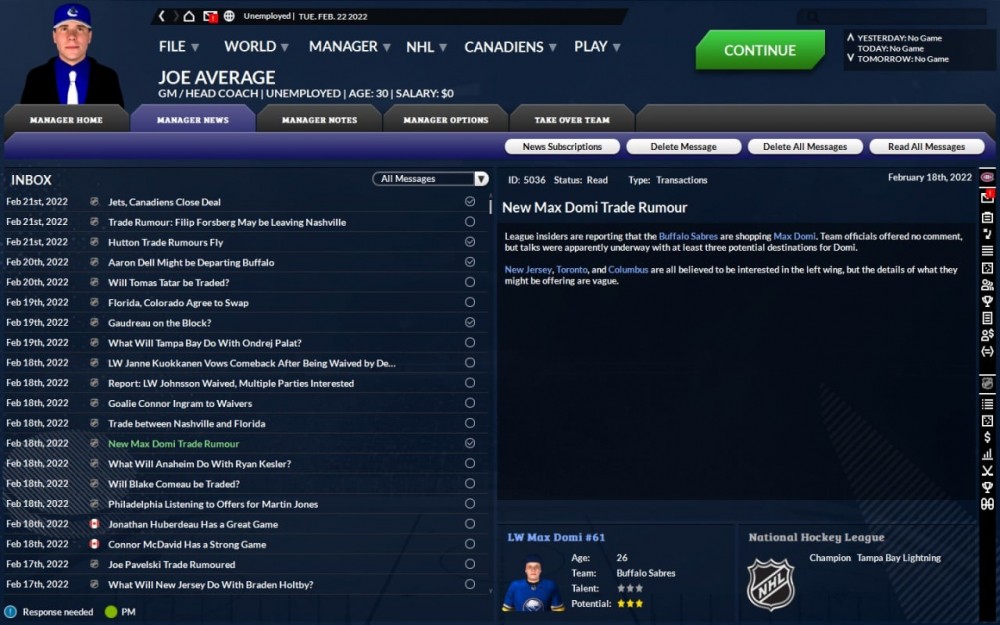Mark all messages as read
The image size is (1000, 625).
pos(926,147)
